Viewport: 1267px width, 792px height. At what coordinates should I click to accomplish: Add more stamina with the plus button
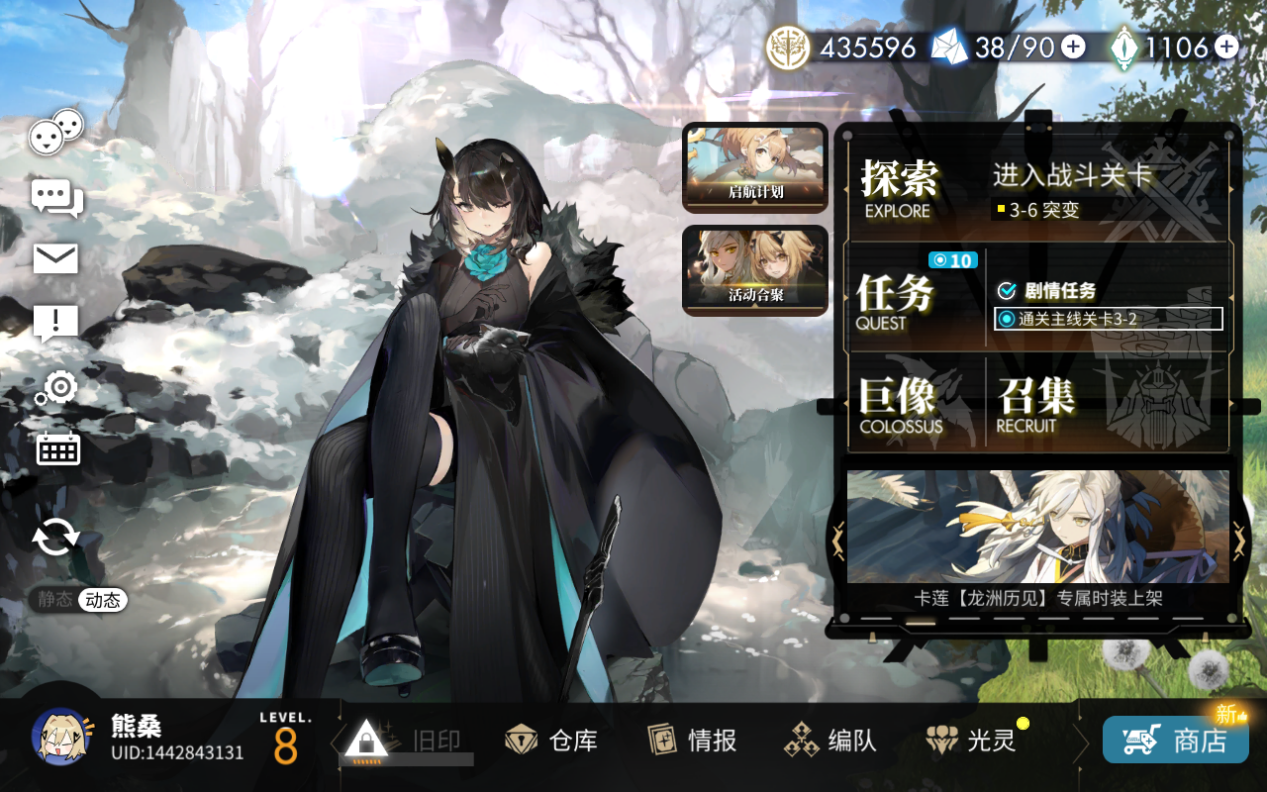tap(1073, 47)
